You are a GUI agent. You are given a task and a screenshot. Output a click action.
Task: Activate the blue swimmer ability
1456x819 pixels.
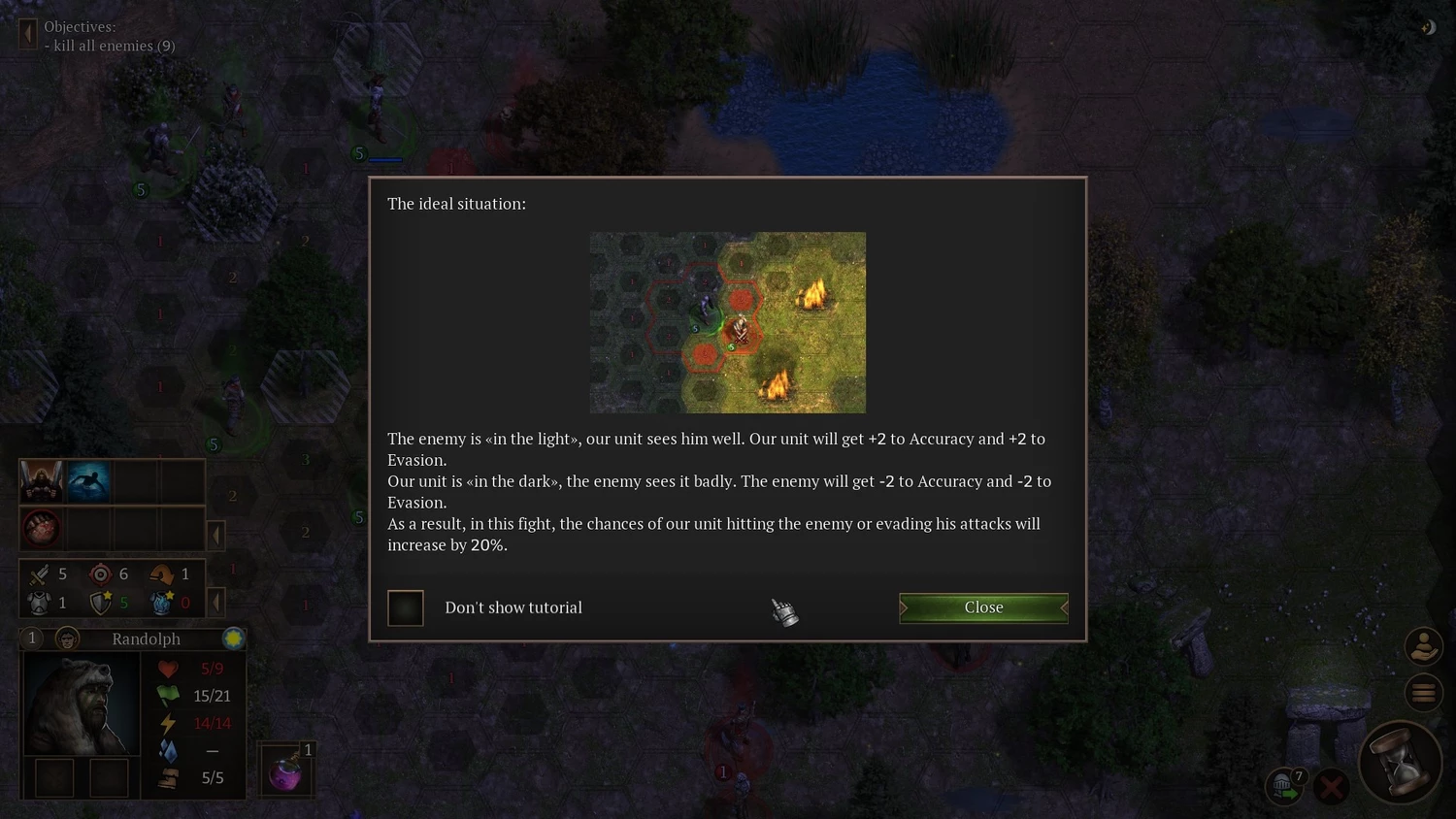(87, 481)
